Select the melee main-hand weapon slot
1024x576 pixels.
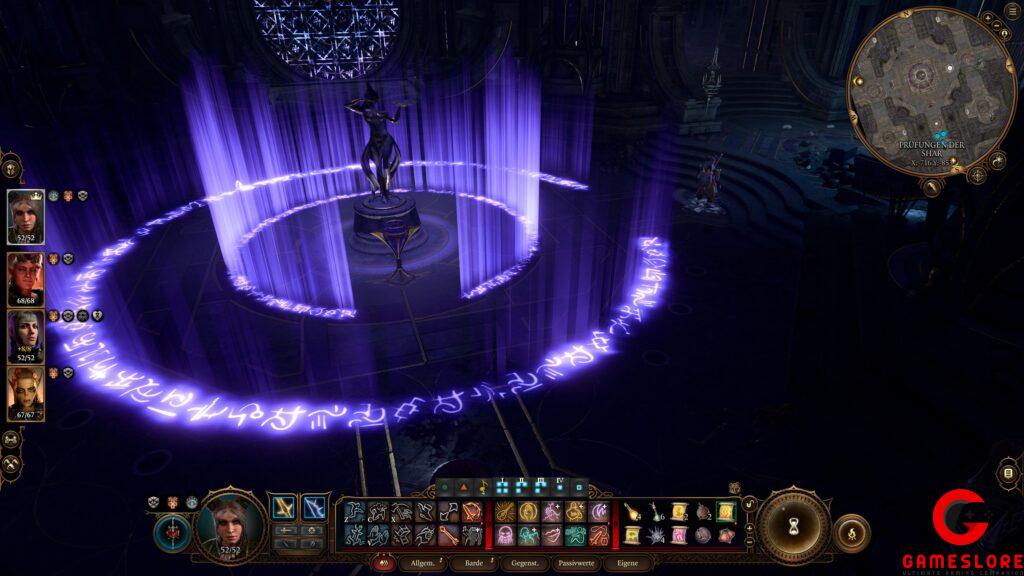[284, 507]
